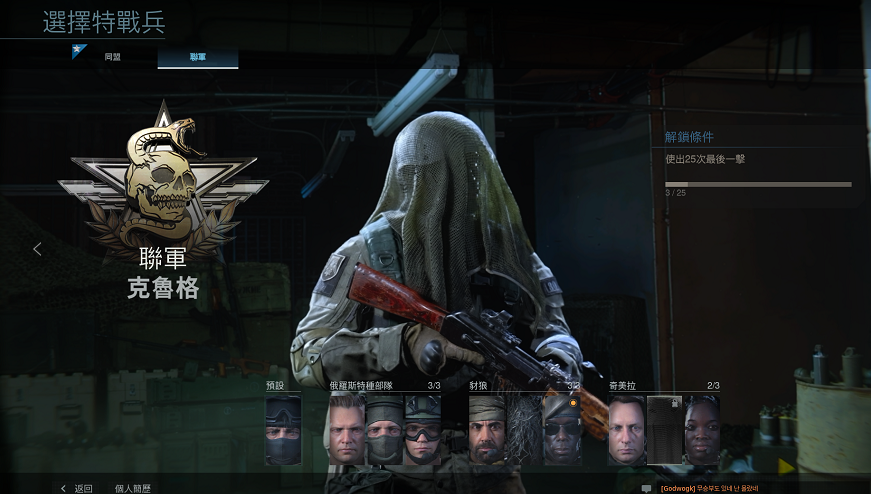The height and width of the screenshot is (494, 871).
Task: Select the 聯軍 faction tab
Action: (197, 58)
